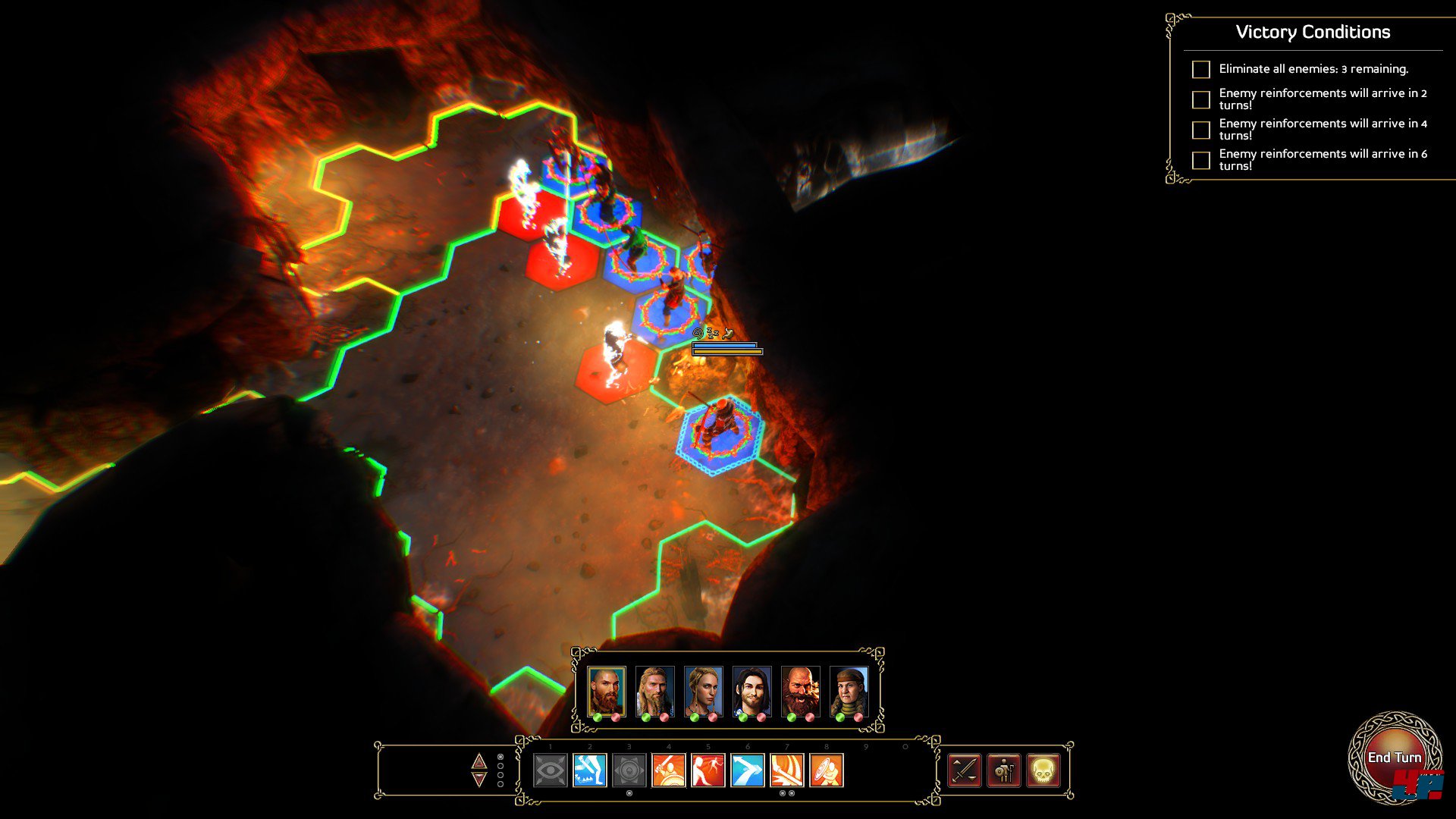Activate the grey round shield ability
This screenshot has height=819, width=1456.
[629, 770]
